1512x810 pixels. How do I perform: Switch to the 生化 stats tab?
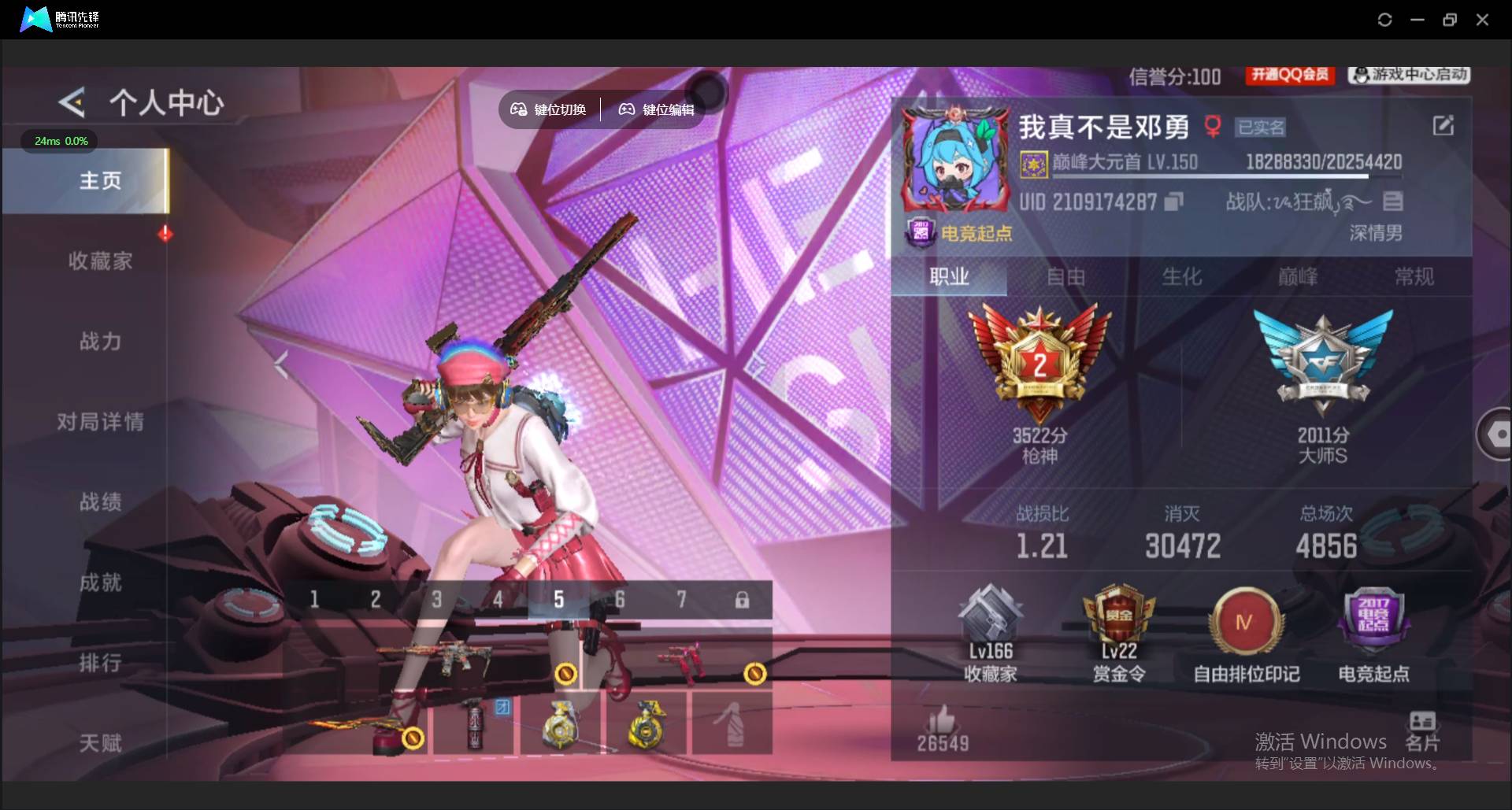click(x=1181, y=277)
